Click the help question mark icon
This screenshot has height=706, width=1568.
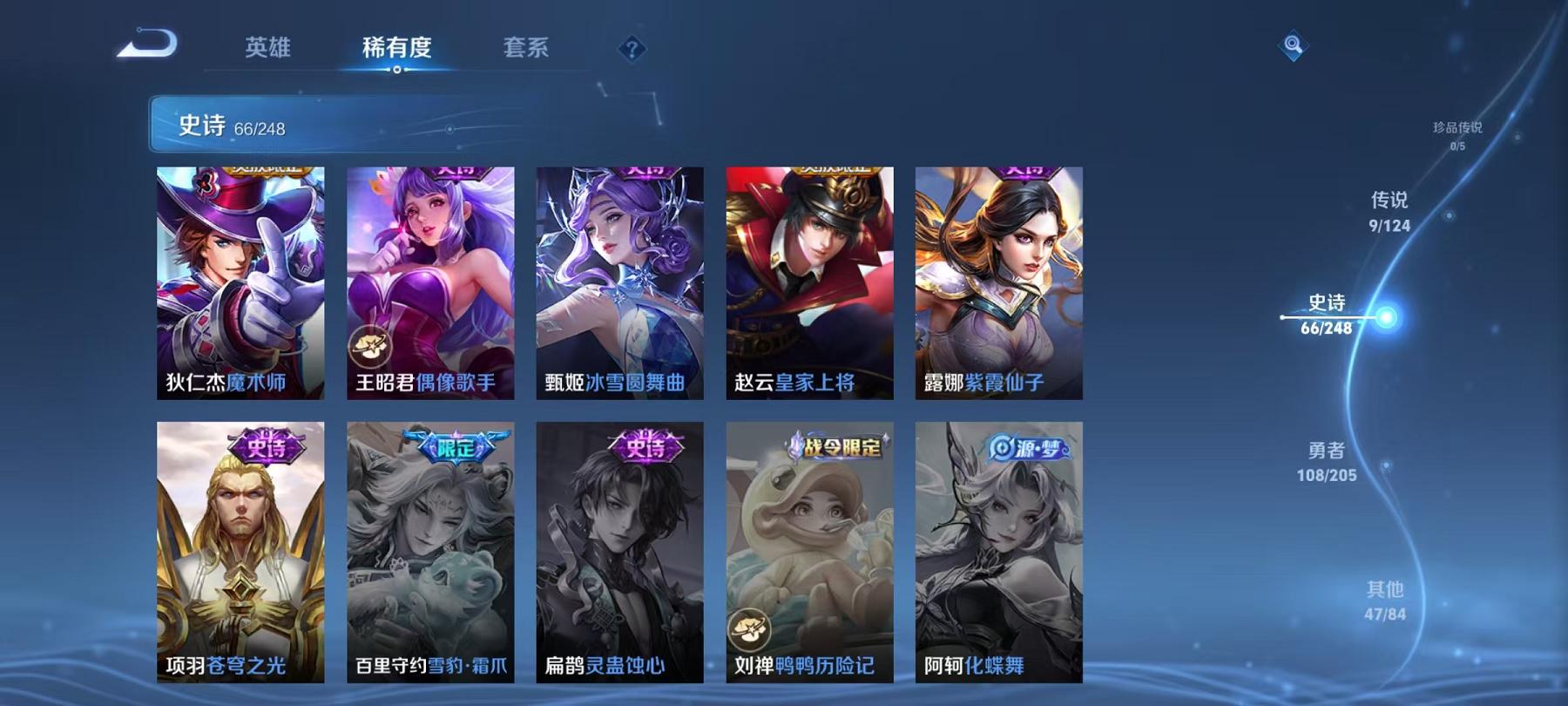point(633,50)
